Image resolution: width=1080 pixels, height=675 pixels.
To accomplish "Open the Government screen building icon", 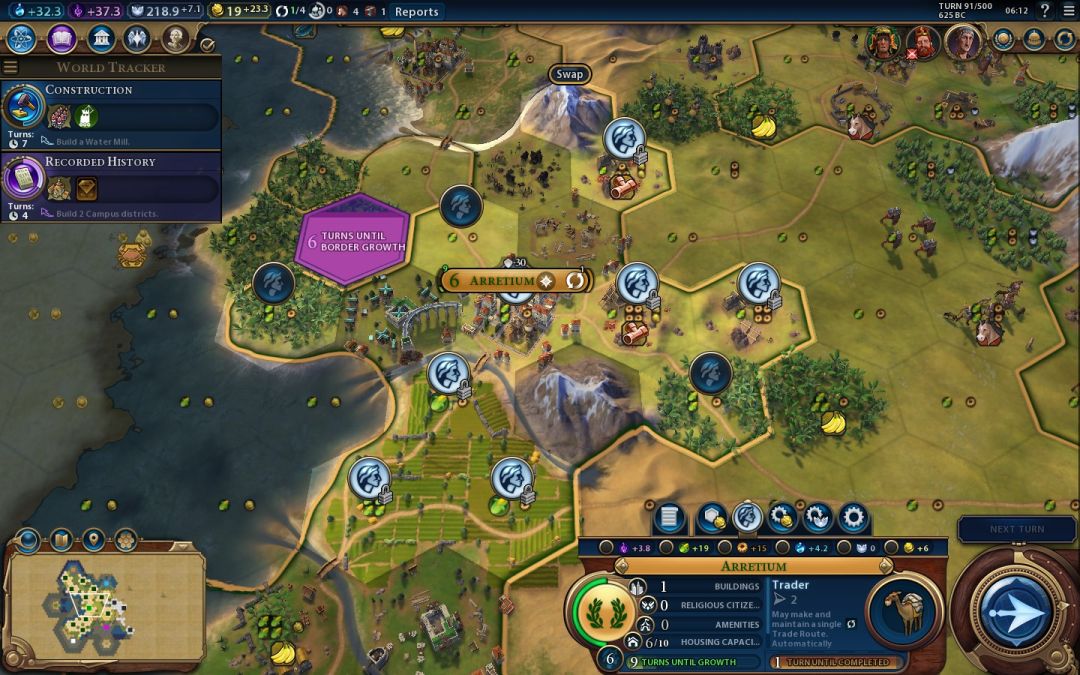I will pyautogui.click(x=100, y=39).
